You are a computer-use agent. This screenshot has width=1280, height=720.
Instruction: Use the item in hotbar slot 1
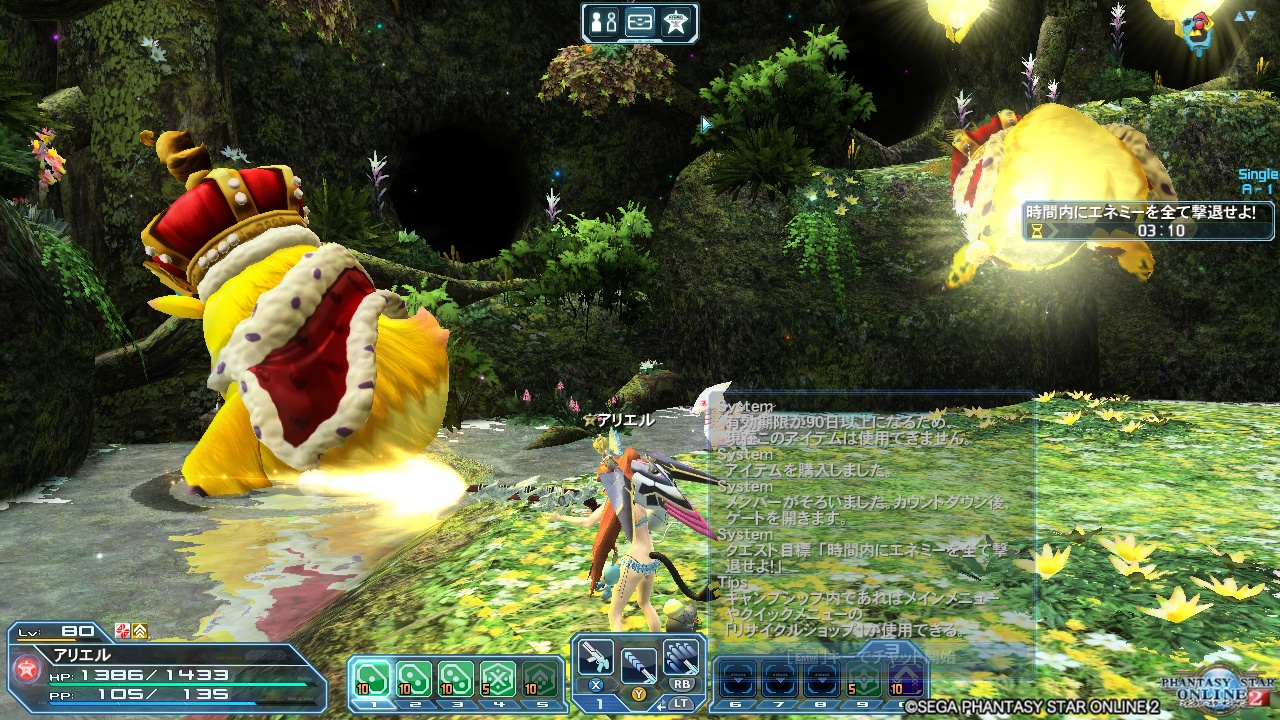pos(372,680)
